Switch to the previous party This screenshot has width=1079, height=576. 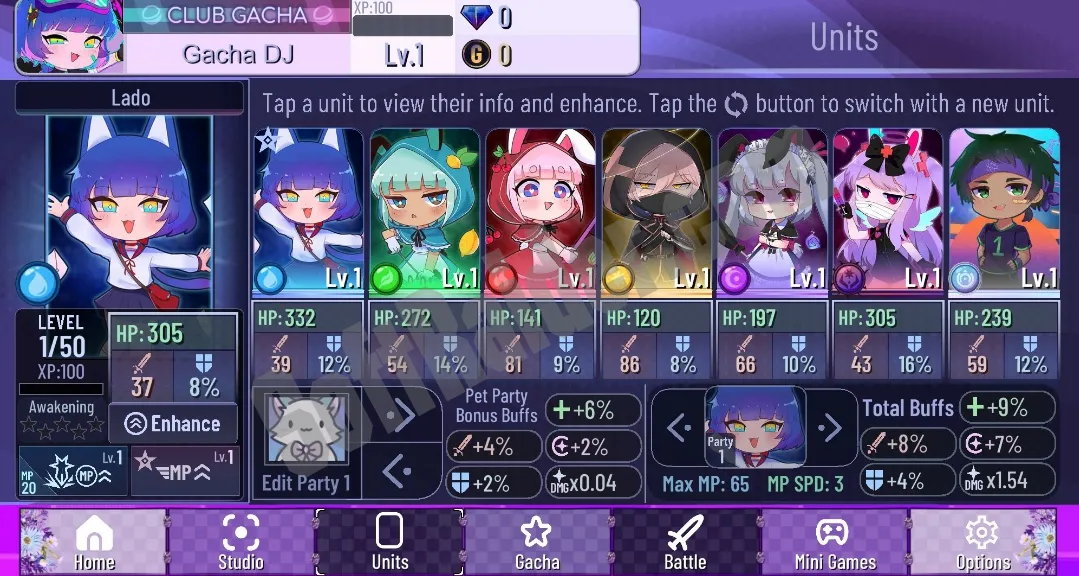pyautogui.click(x=679, y=428)
